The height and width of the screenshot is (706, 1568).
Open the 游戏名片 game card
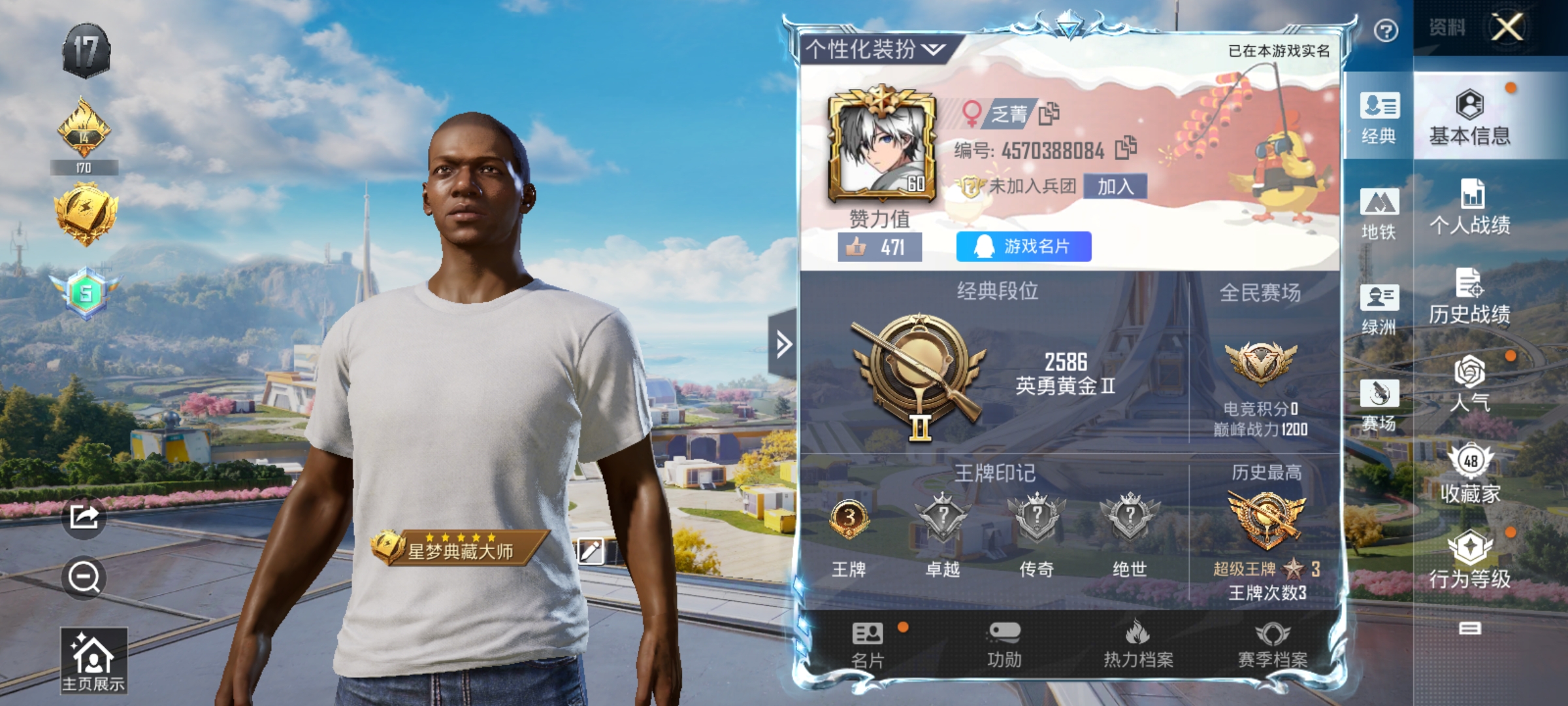pyautogui.click(x=1023, y=246)
